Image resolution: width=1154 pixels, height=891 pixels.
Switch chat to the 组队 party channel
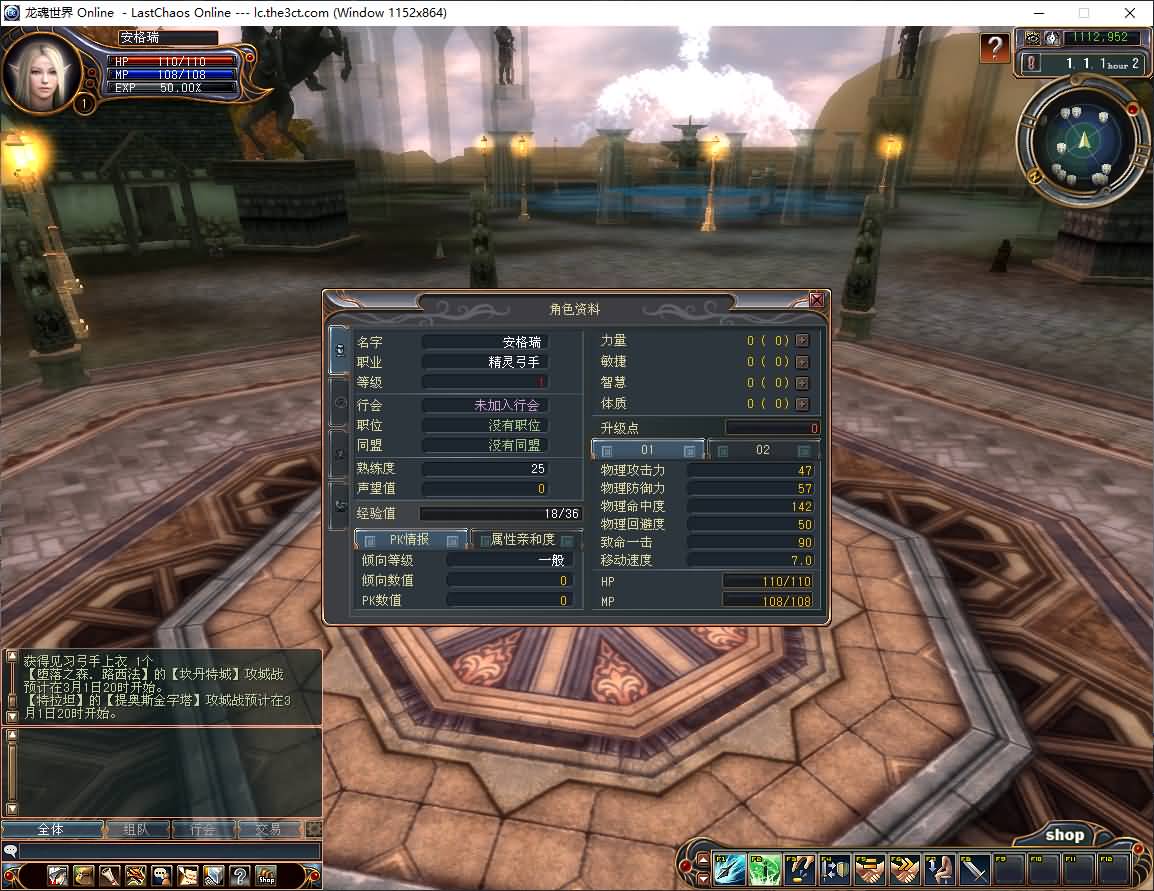(x=136, y=829)
